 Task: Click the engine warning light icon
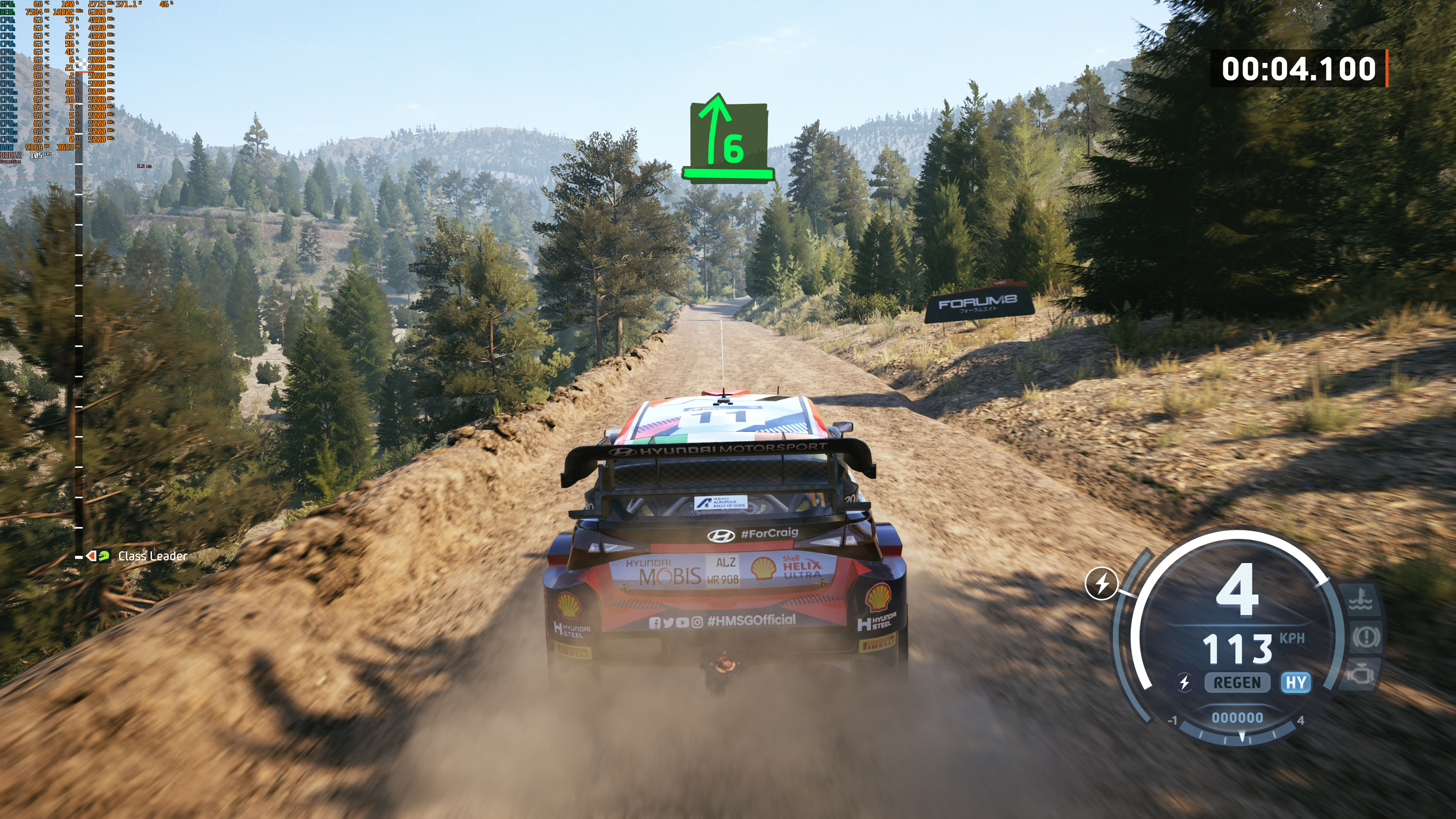(1361, 674)
